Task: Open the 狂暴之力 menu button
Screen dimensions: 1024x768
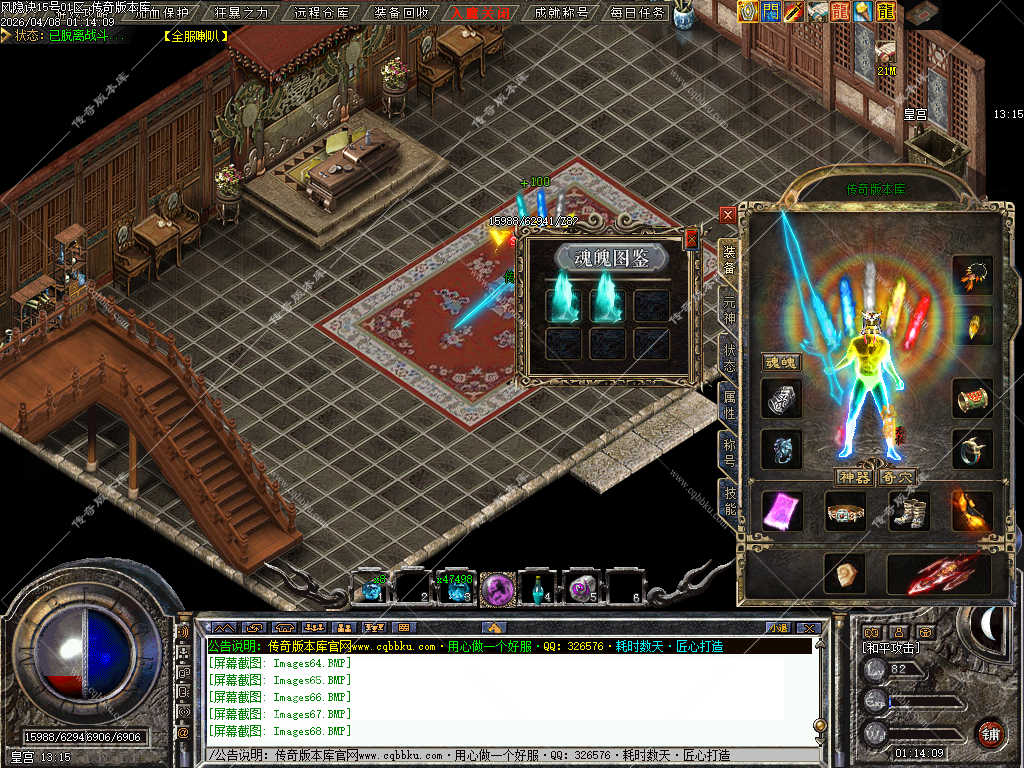Action: [x=242, y=13]
